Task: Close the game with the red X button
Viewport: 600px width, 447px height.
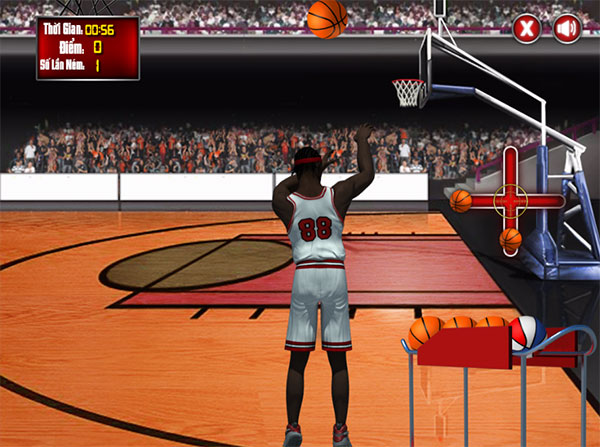Action: (x=527, y=30)
